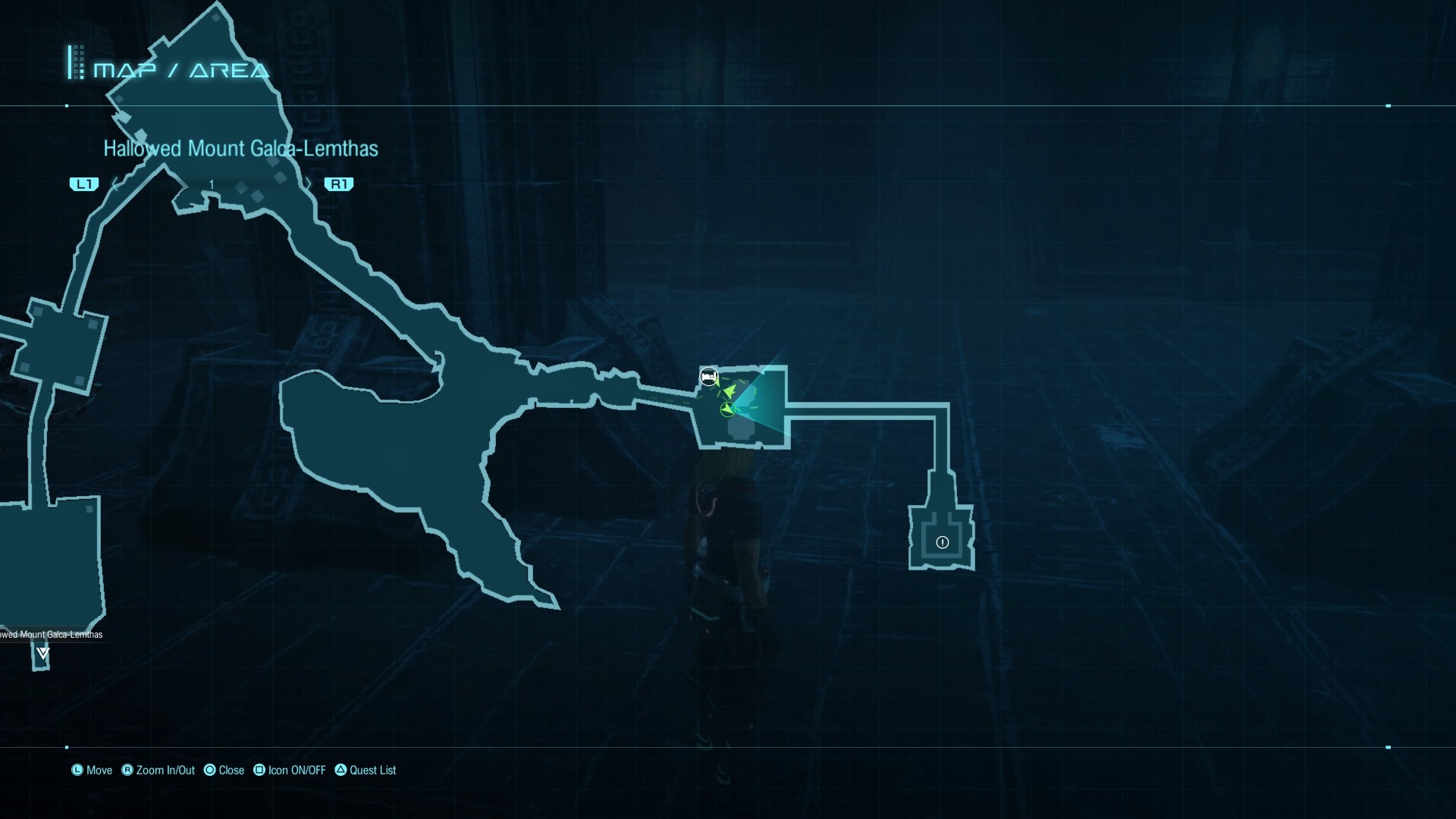Click the R1 shoulder button indicator
Screen dimensions: 1456x819
point(340,184)
